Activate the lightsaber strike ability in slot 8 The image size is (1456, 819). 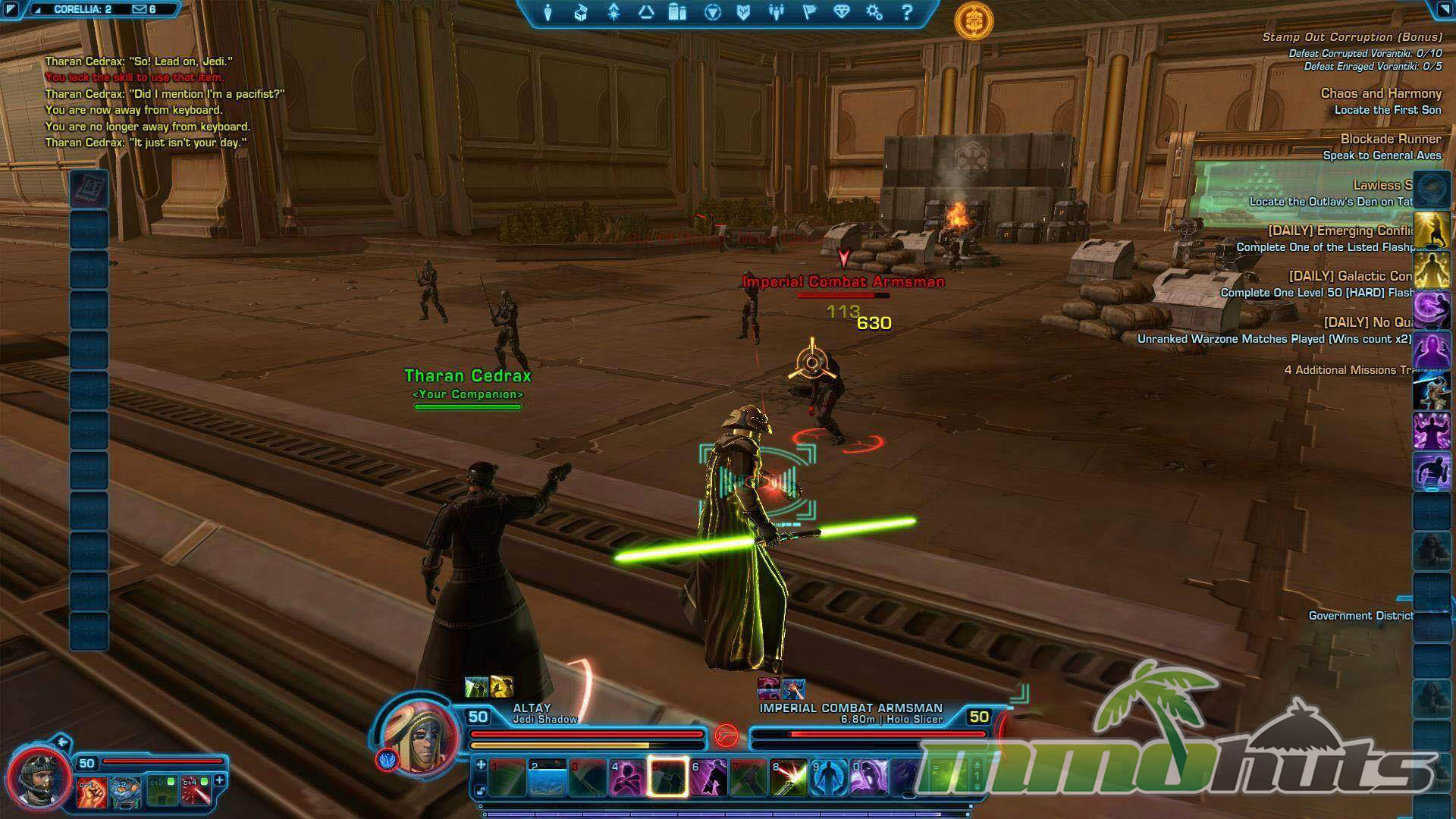tap(789, 779)
